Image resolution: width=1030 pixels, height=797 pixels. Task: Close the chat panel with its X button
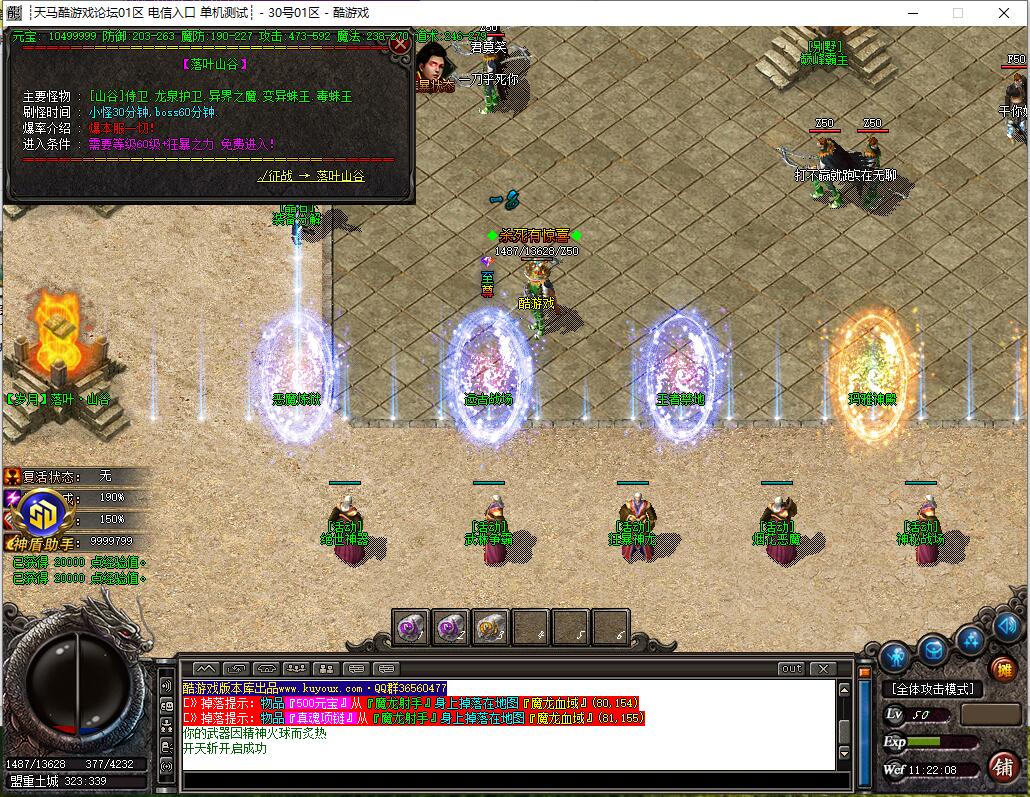point(822,668)
